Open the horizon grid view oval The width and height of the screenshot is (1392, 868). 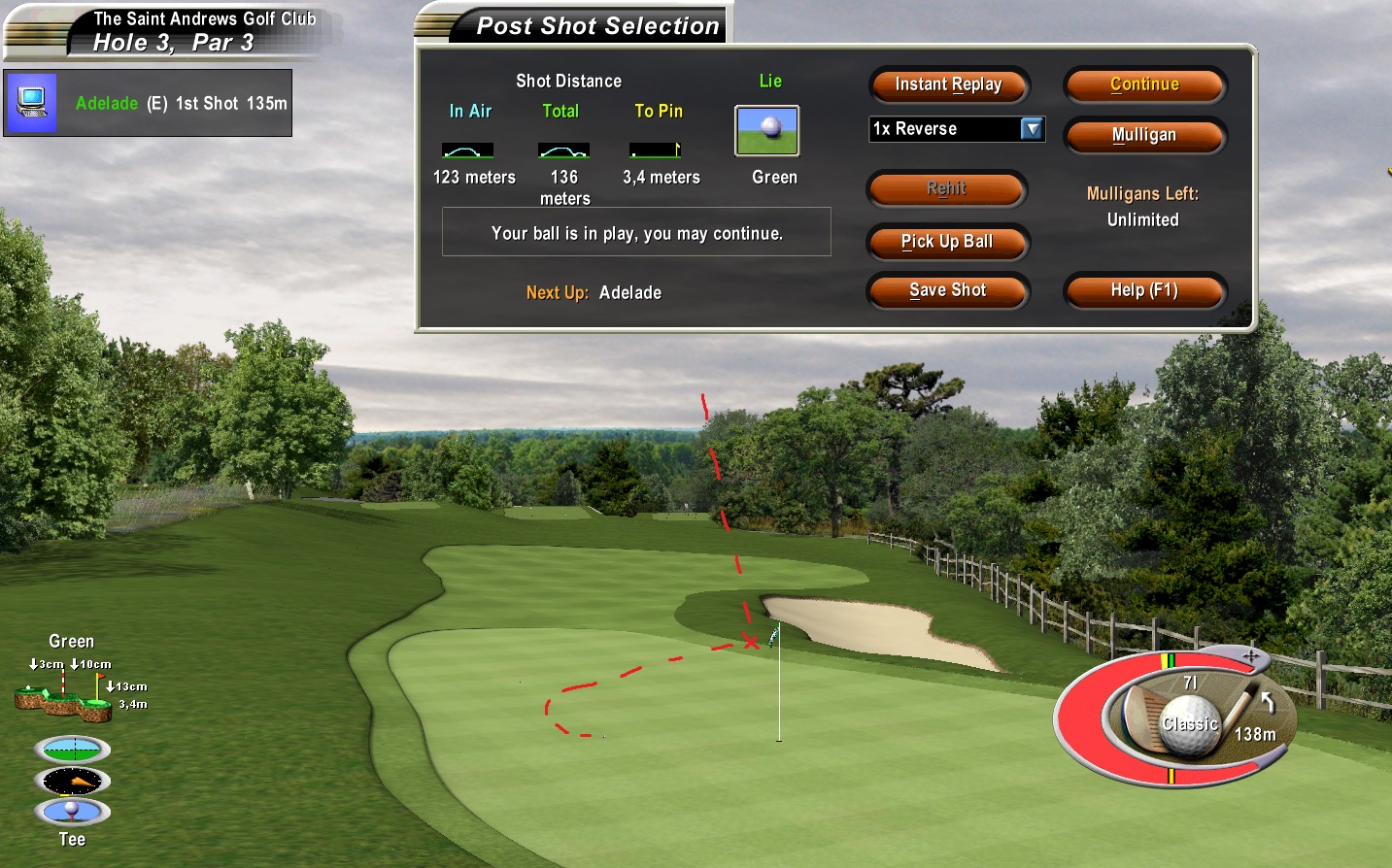tap(72, 750)
